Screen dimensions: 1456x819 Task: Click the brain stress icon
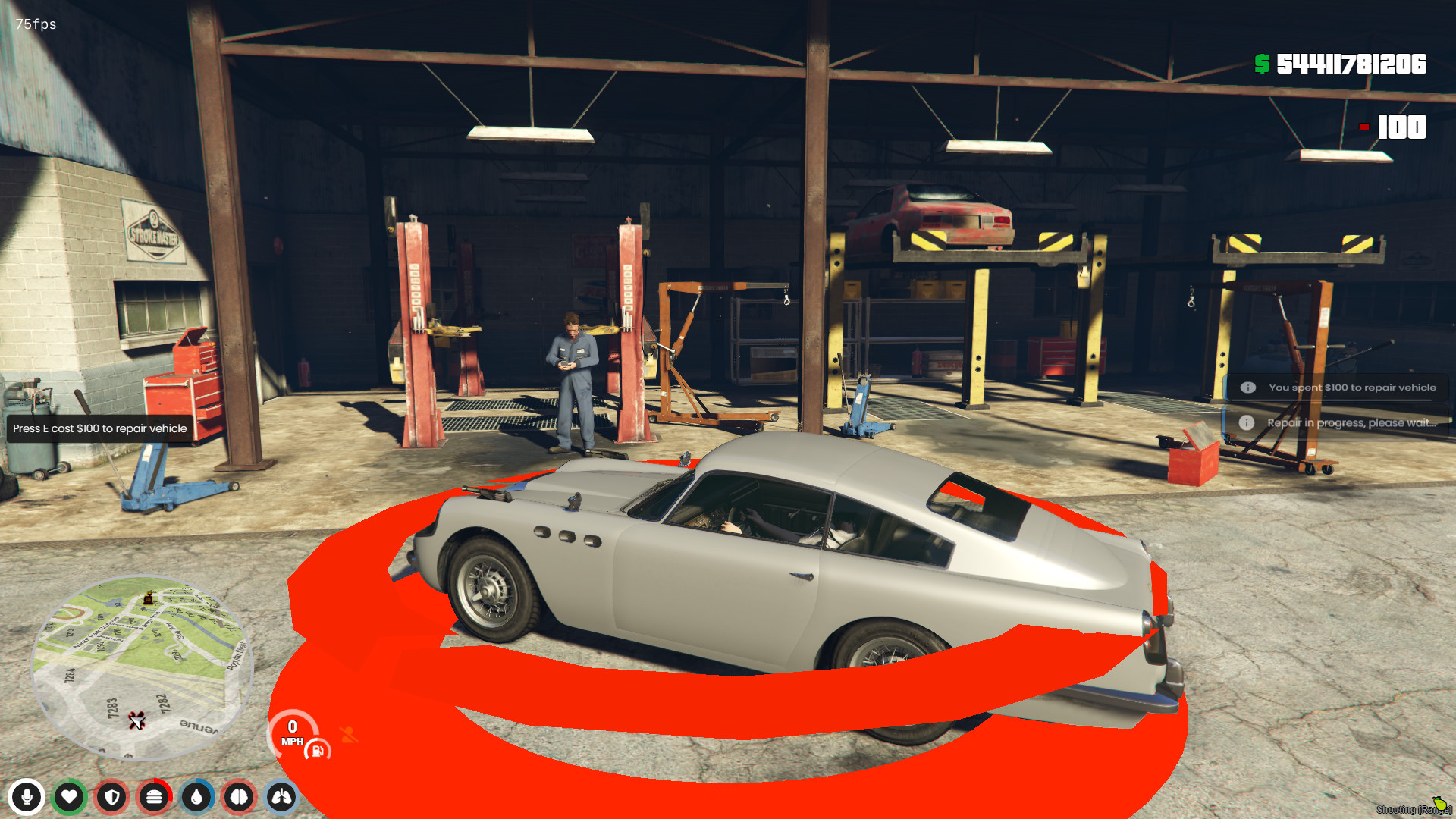click(x=240, y=798)
